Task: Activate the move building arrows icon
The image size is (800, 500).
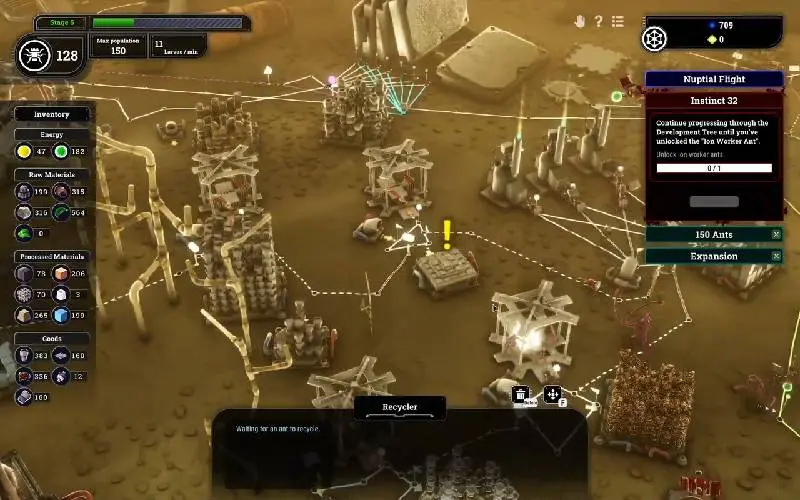Action: click(551, 394)
